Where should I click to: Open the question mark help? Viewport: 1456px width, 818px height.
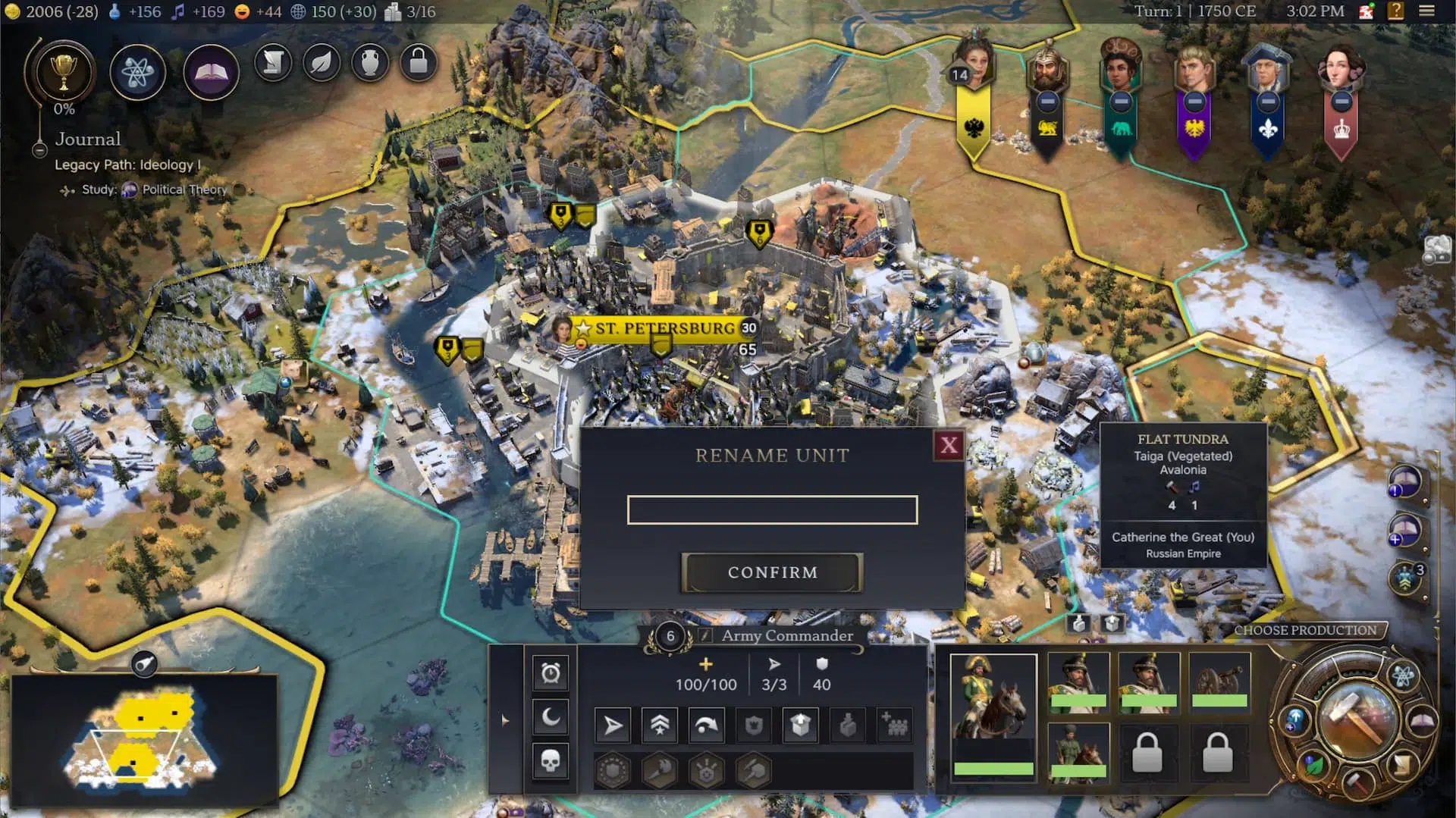coord(1395,11)
